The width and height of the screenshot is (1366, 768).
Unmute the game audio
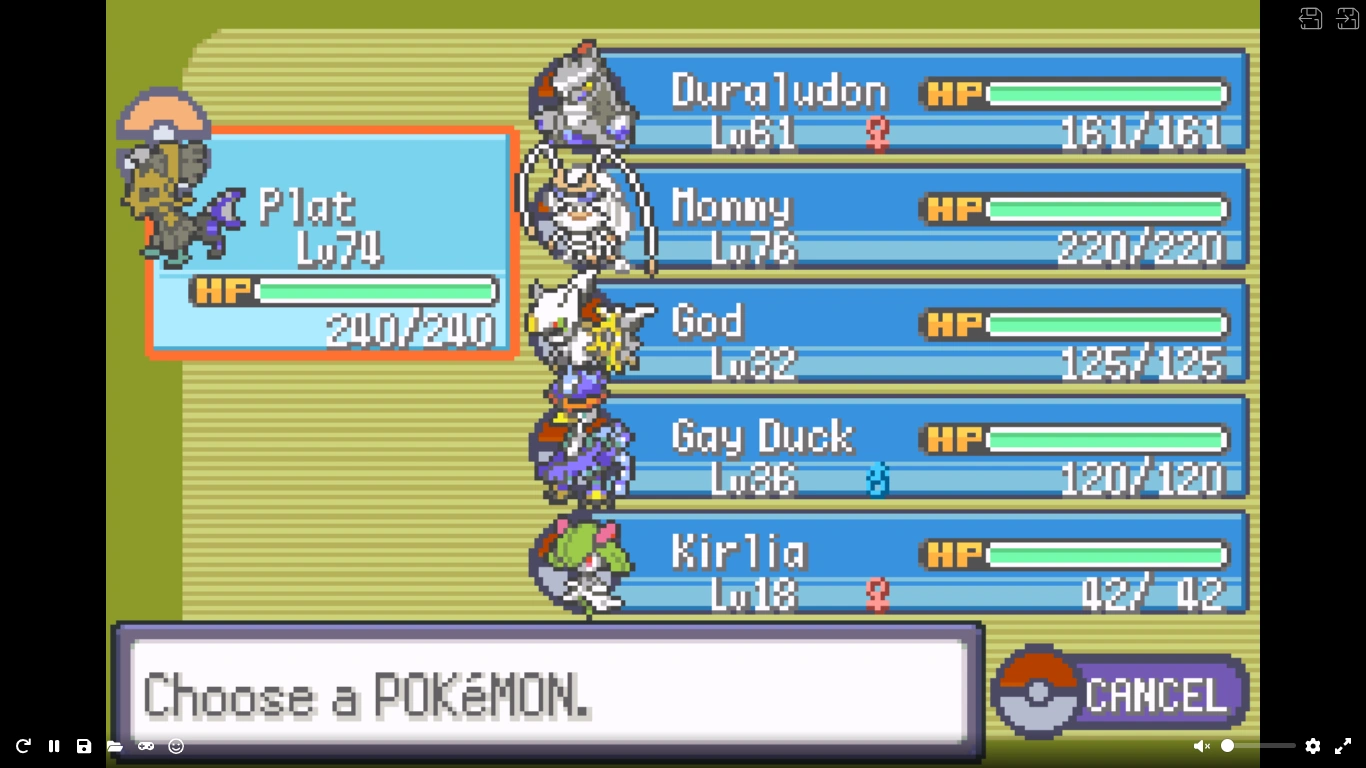1202,746
